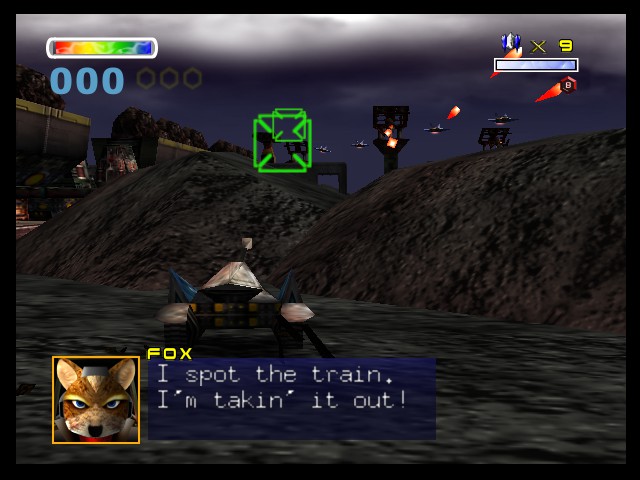The width and height of the screenshot is (640, 480).
Task: Click the extra lives ship icon
Action: [x=511, y=45]
